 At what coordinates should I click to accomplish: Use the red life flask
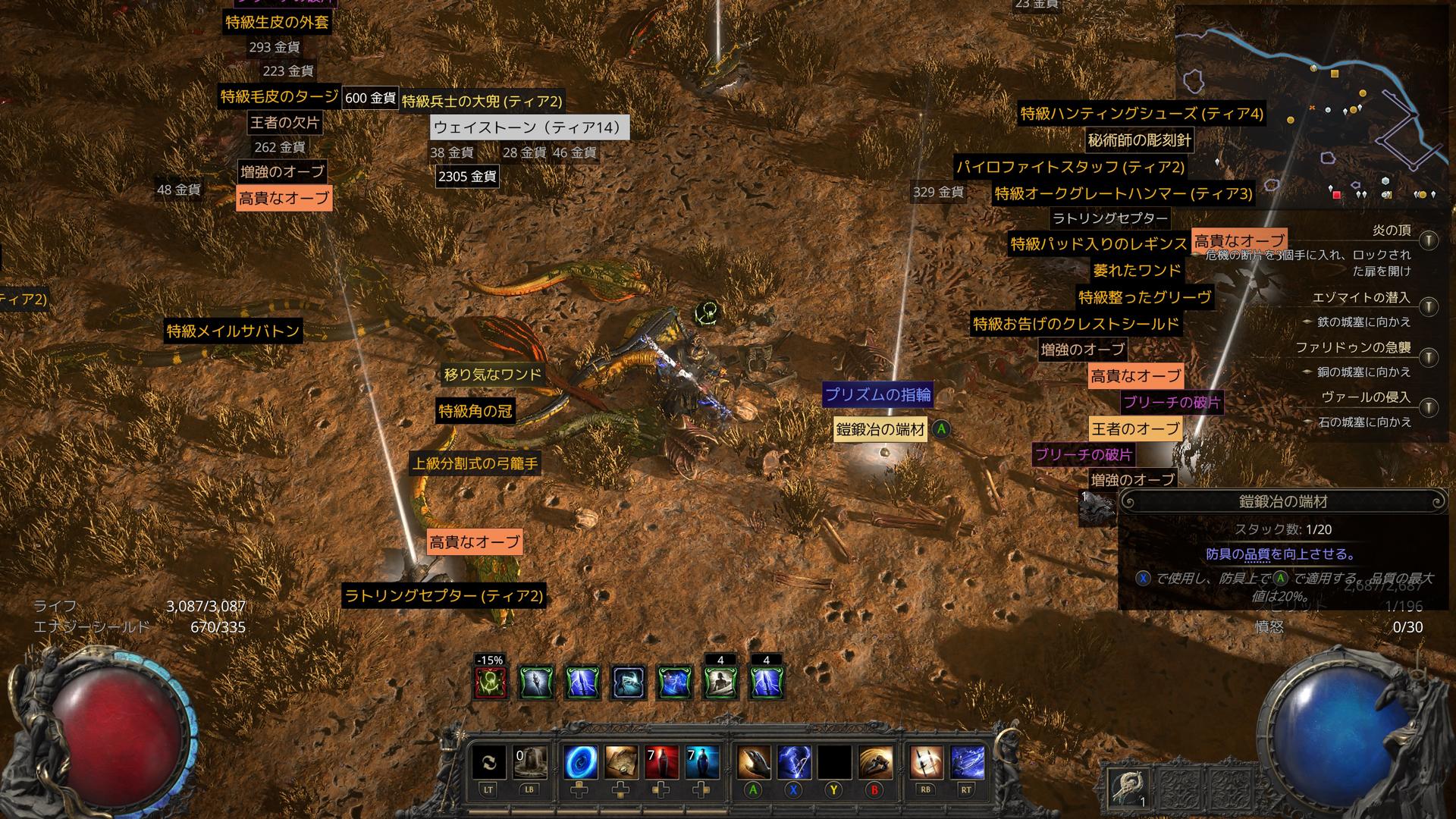[x=662, y=762]
